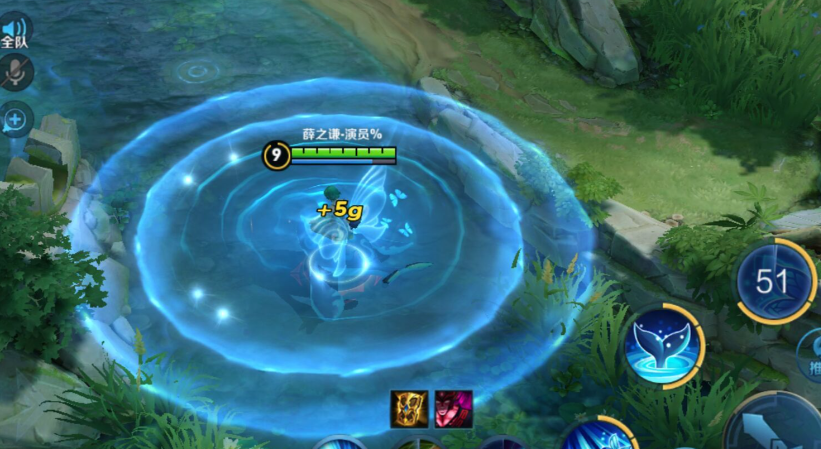Image resolution: width=821 pixels, height=449 pixels.
Task: Open the plus-sign quick chat button
Action: coord(16,120)
